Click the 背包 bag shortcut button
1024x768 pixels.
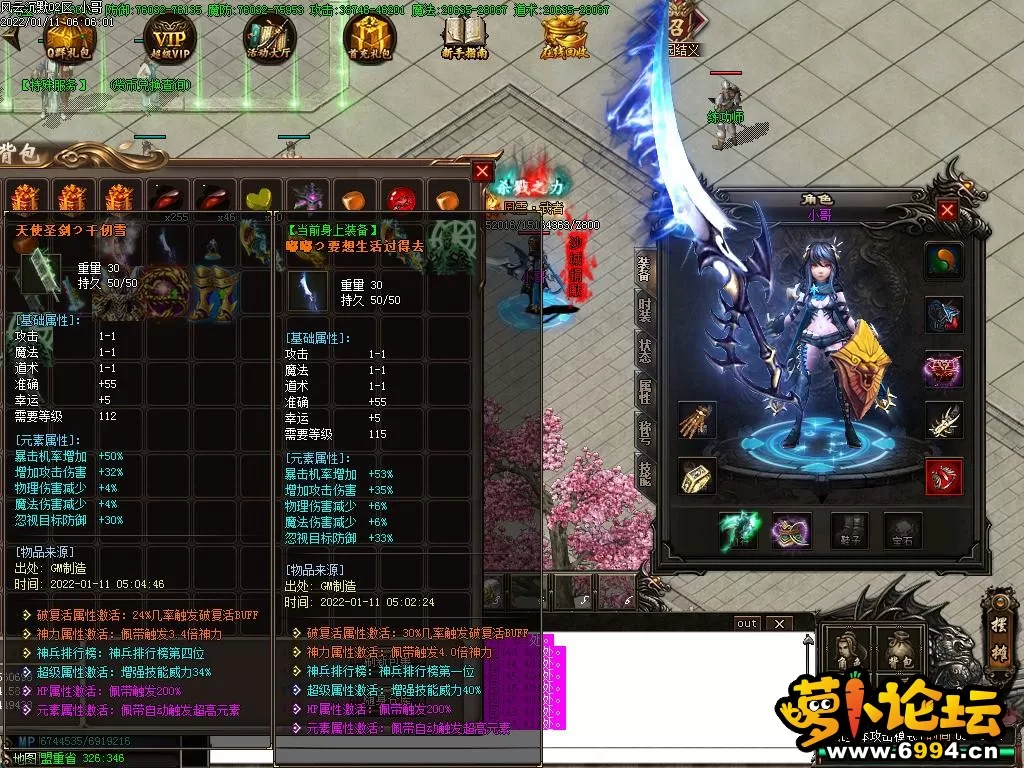pos(897,651)
